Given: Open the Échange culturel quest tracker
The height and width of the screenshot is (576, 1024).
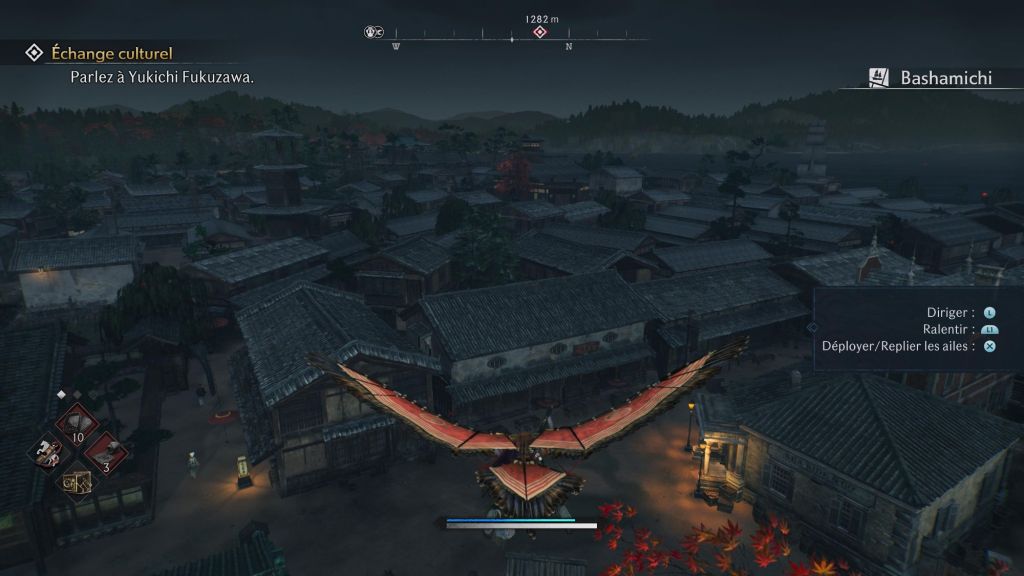Looking at the screenshot, I should pos(100,53).
